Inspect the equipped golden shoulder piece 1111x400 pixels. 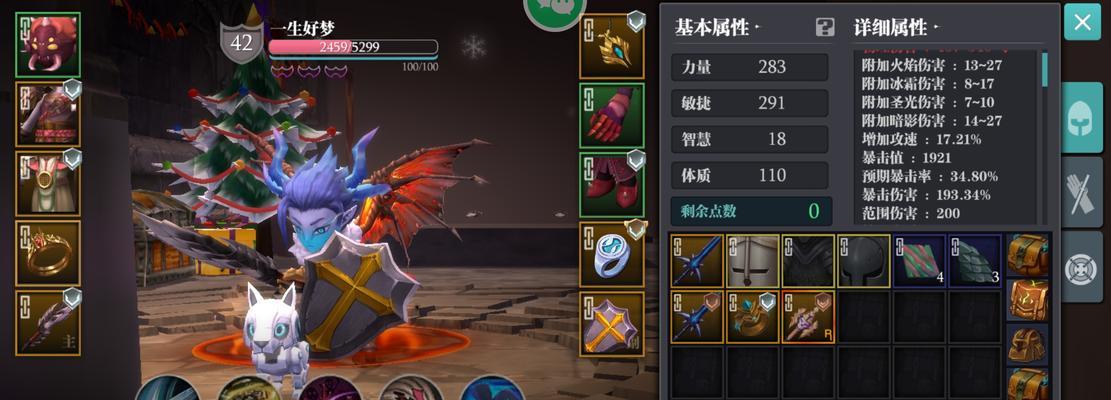(x=612, y=45)
